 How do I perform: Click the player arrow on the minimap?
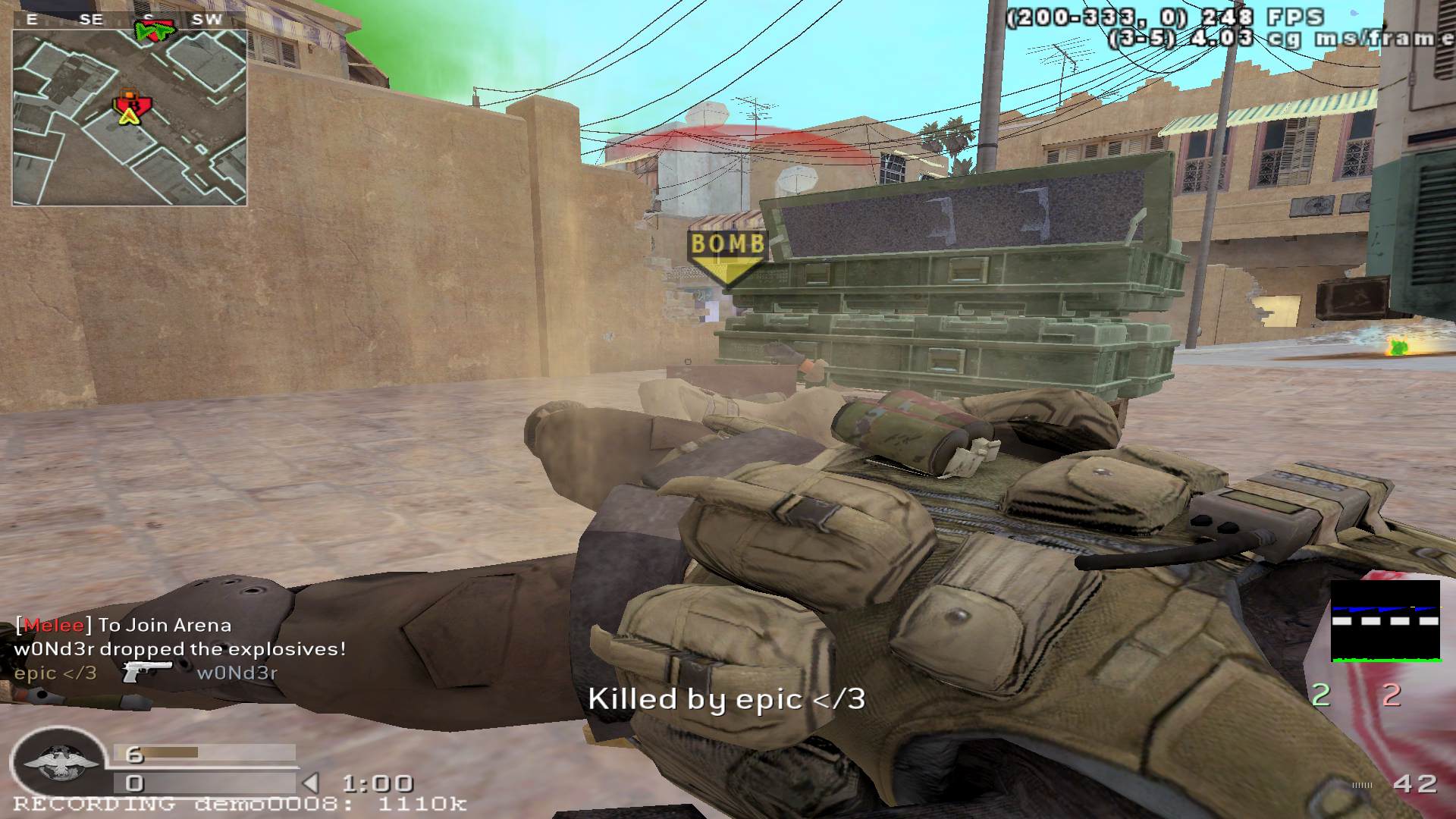click(x=130, y=114)
